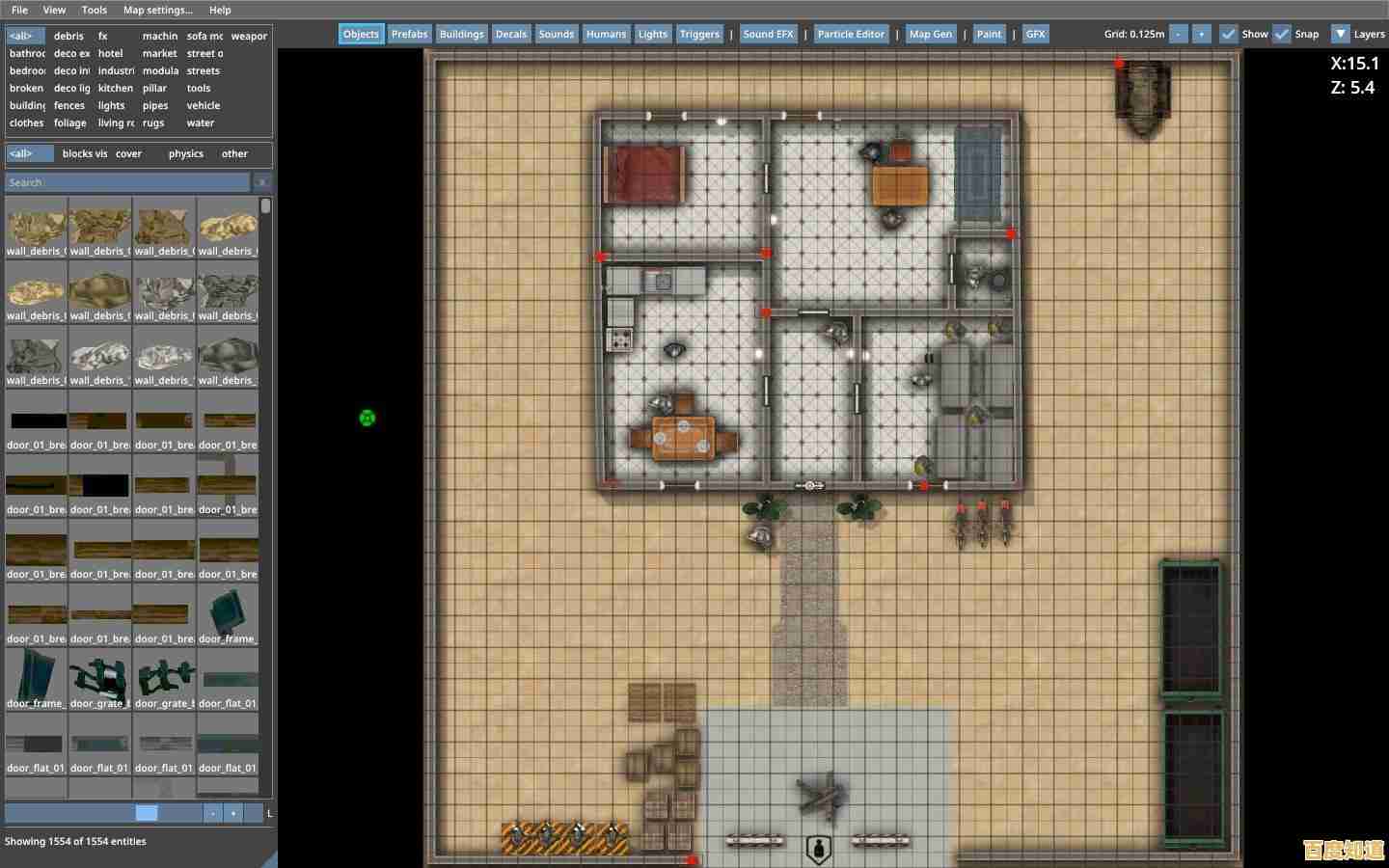Select the weapon category filter
This screenshot has height=868, width=1389.
[249, 36]
